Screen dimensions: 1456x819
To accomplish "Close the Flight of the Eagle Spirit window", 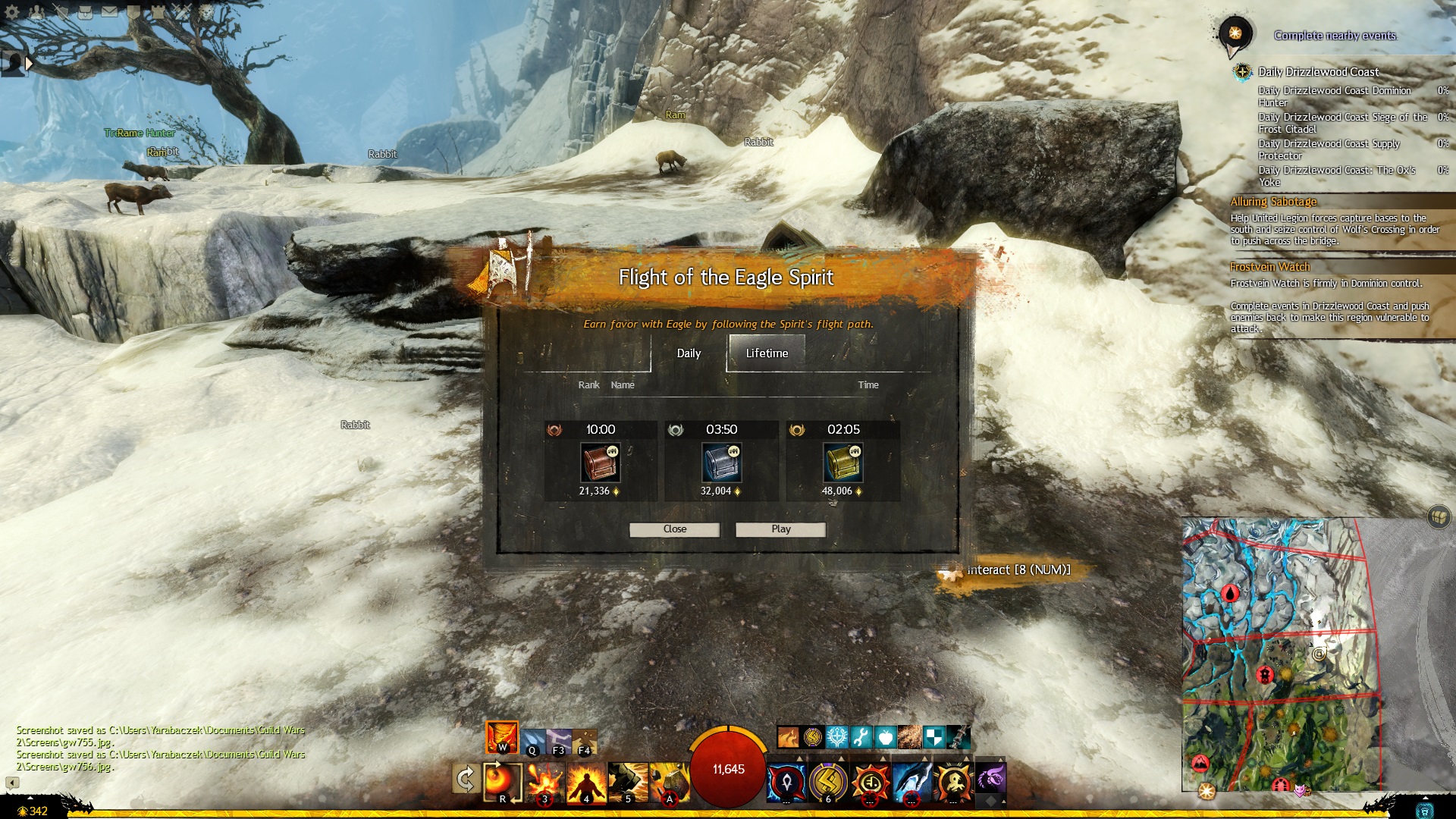I will click(674, 529).
